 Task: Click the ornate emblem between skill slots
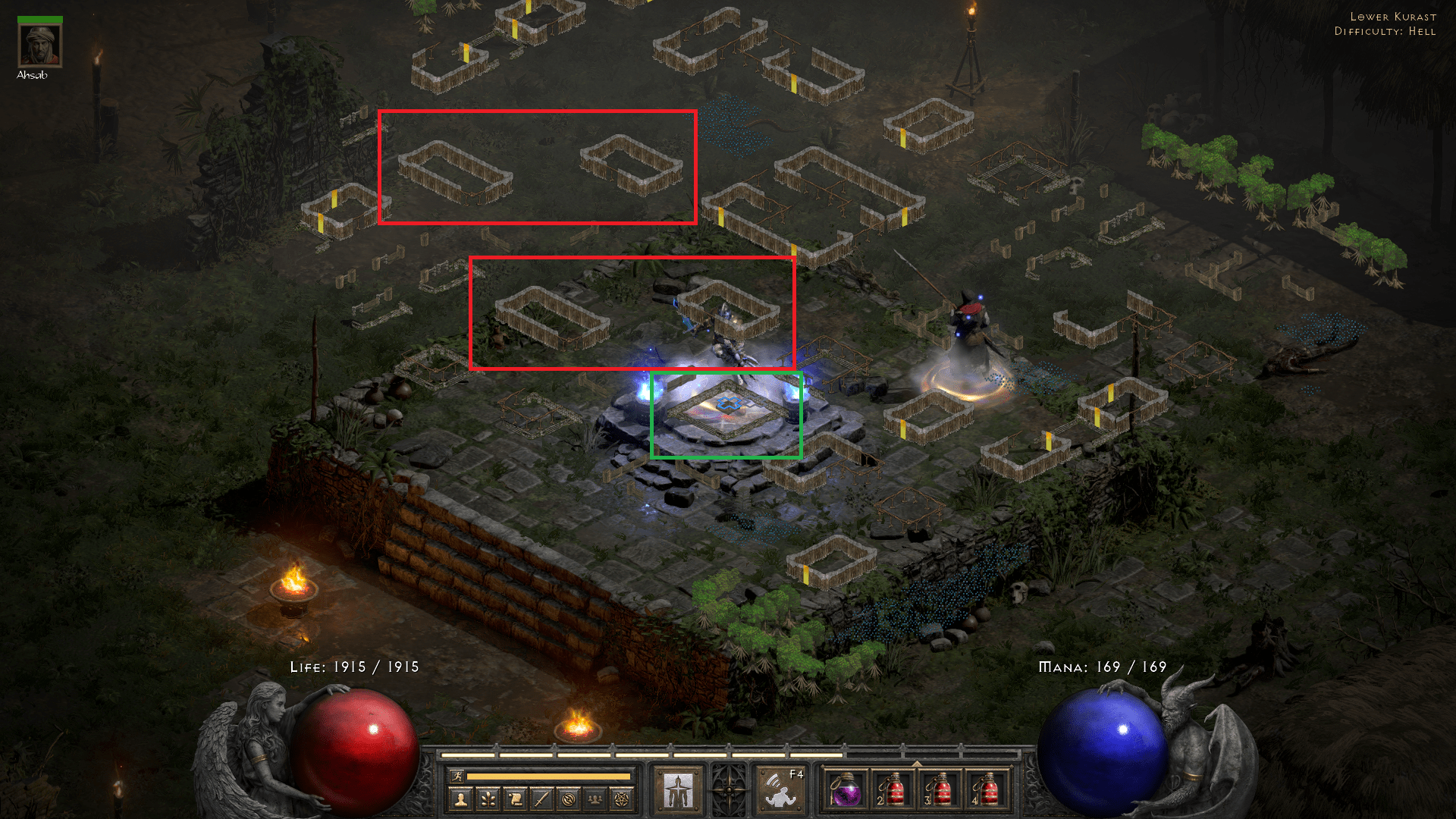[728, 789]
